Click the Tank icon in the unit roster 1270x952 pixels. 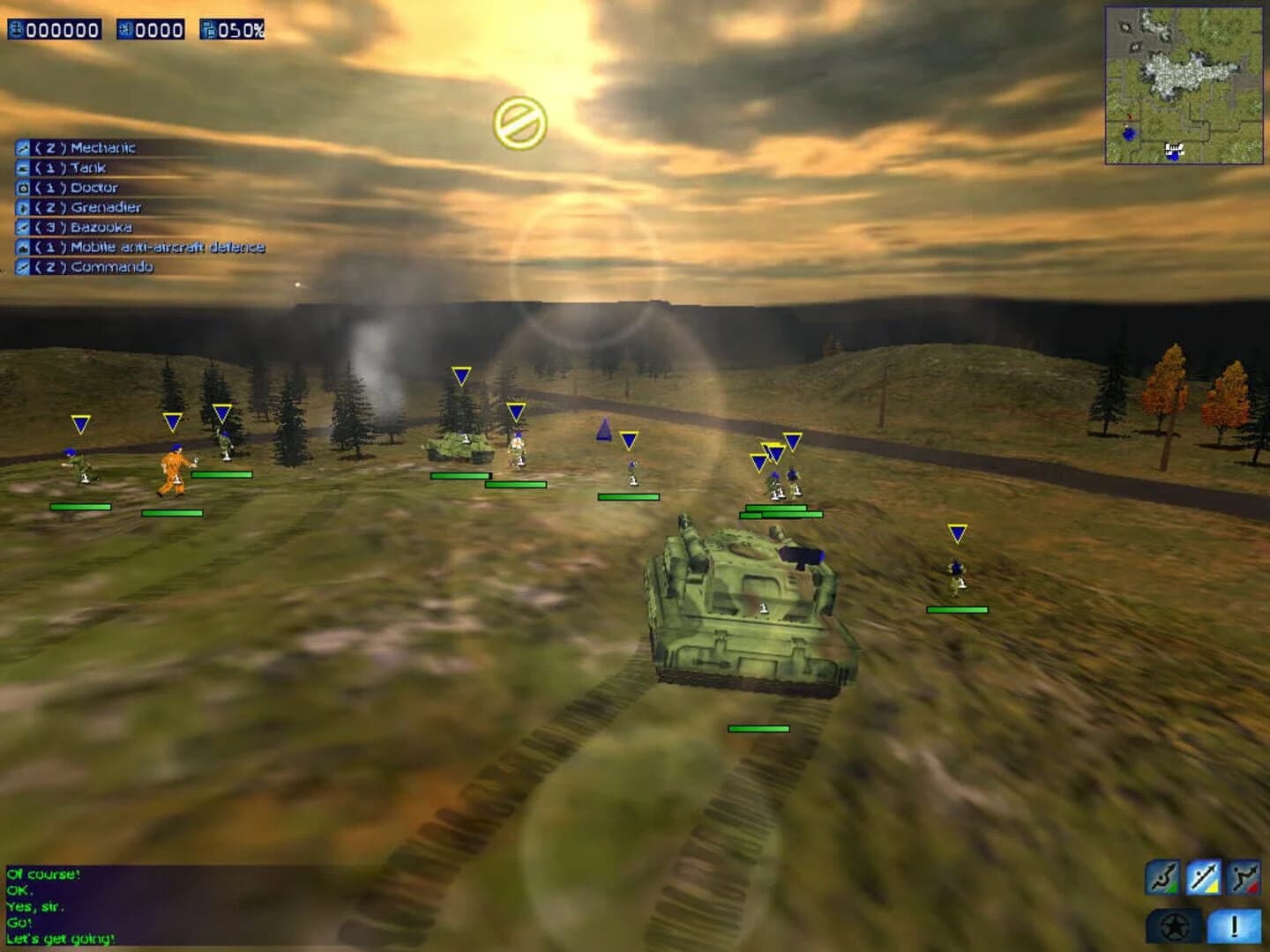pyautogui.click(x=21, y=167)
